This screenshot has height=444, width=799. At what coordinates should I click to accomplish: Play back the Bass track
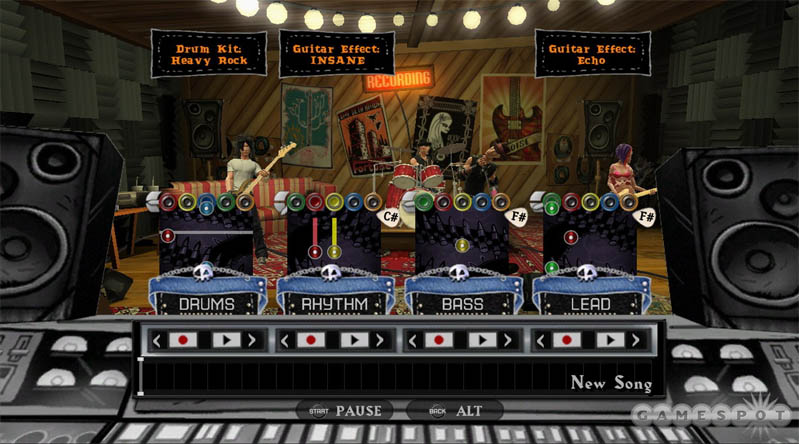pyautogui.click(x=482, y=340)
